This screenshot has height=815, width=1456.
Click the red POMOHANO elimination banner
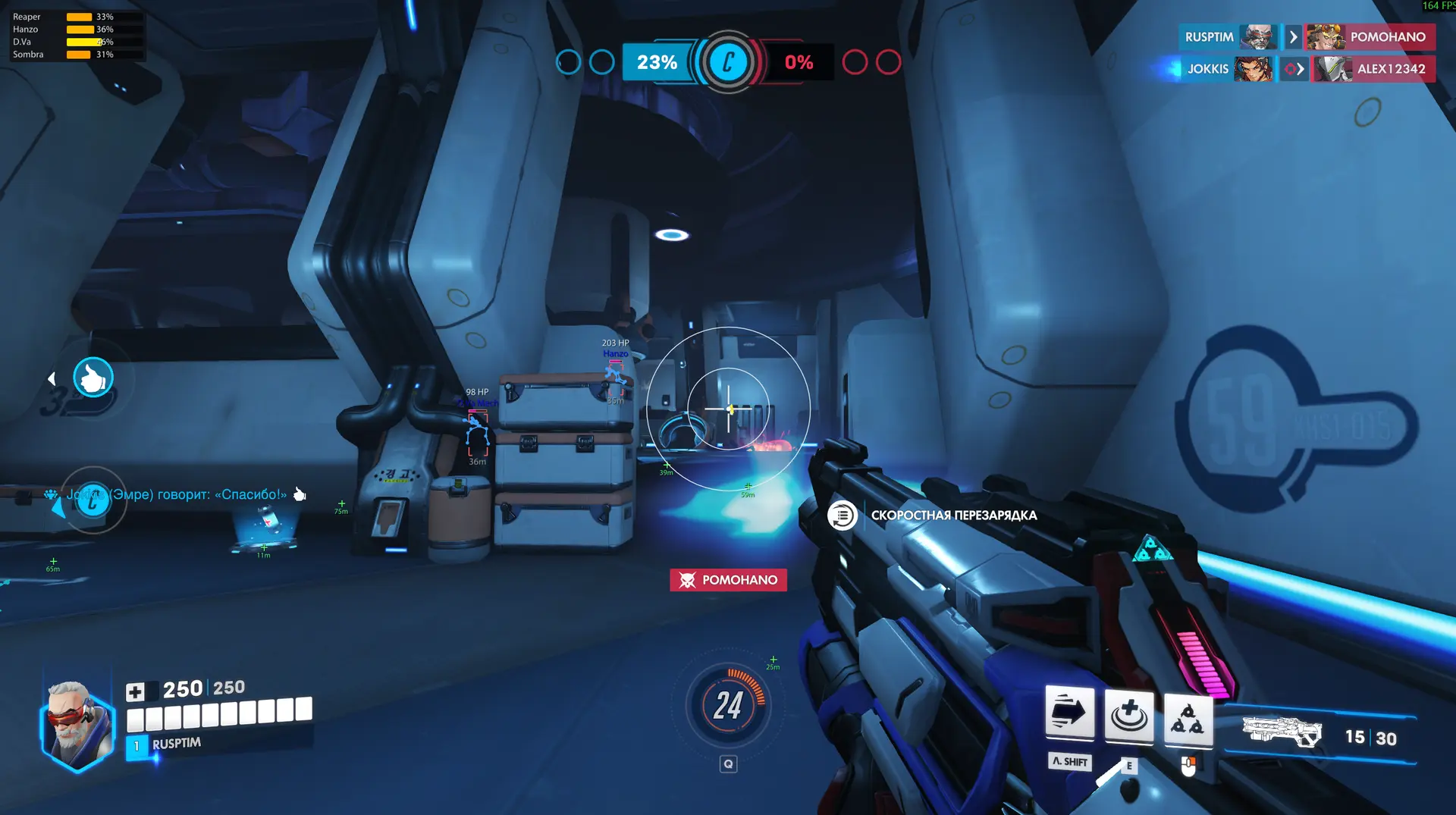728,580
